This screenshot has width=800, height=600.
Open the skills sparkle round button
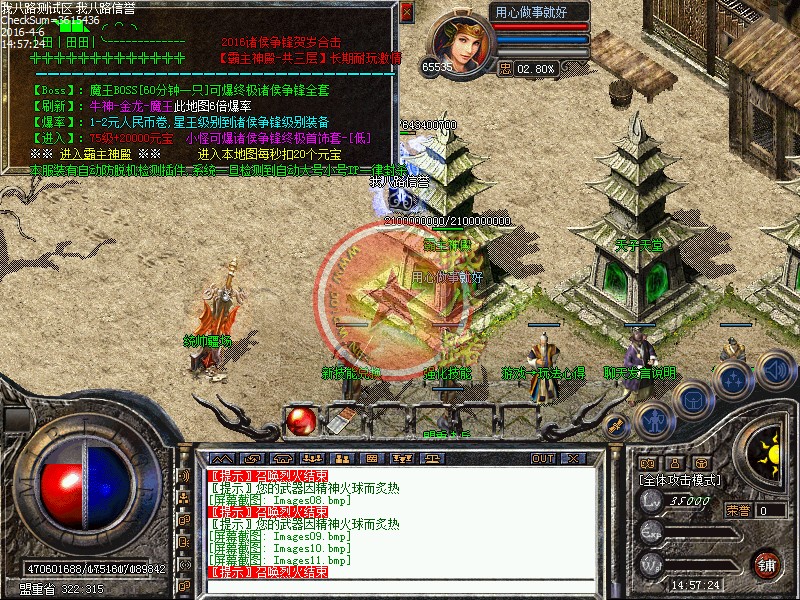click(733, 380)
